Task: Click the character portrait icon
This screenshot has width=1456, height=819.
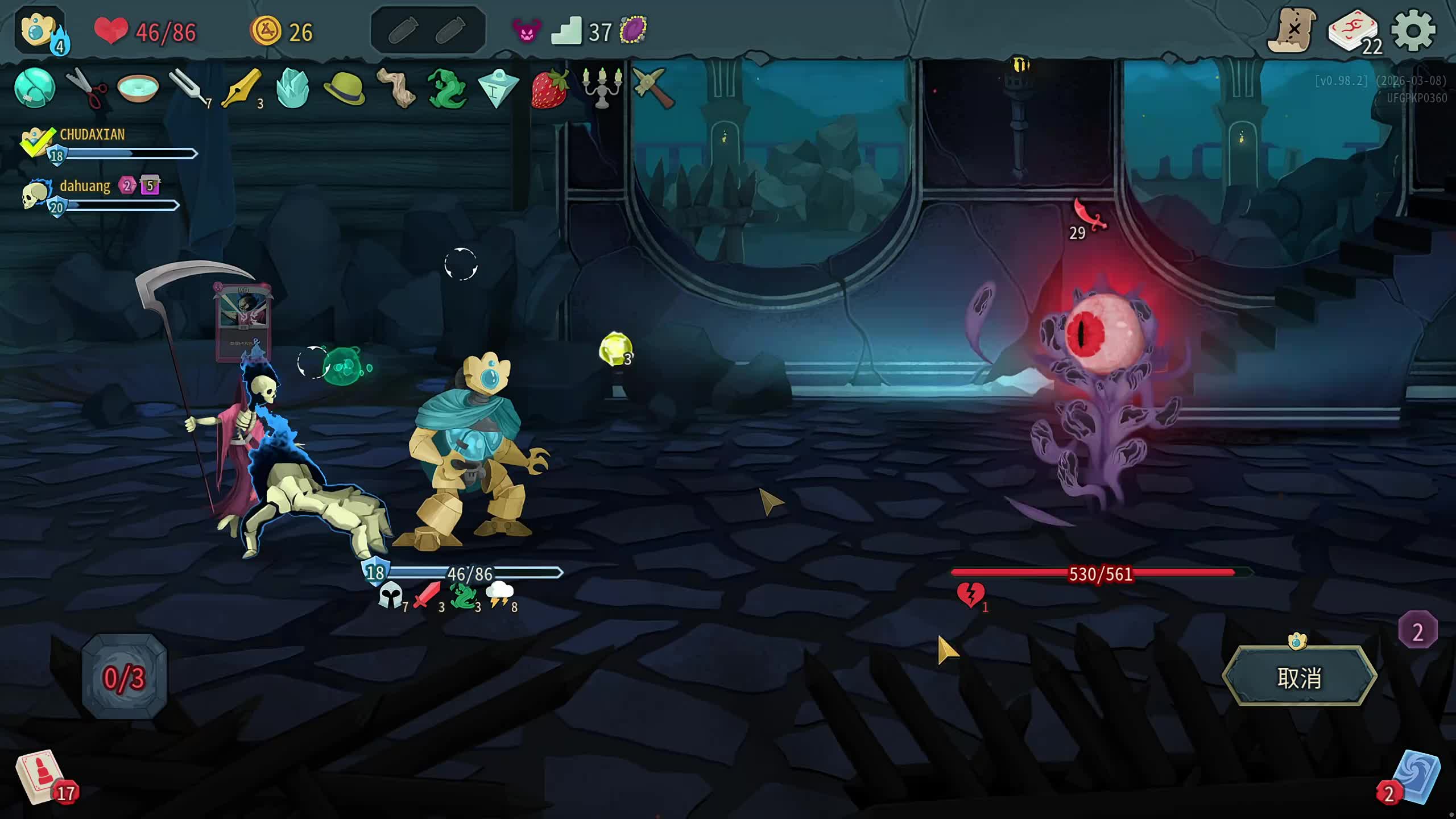Action: coord(39,30)
